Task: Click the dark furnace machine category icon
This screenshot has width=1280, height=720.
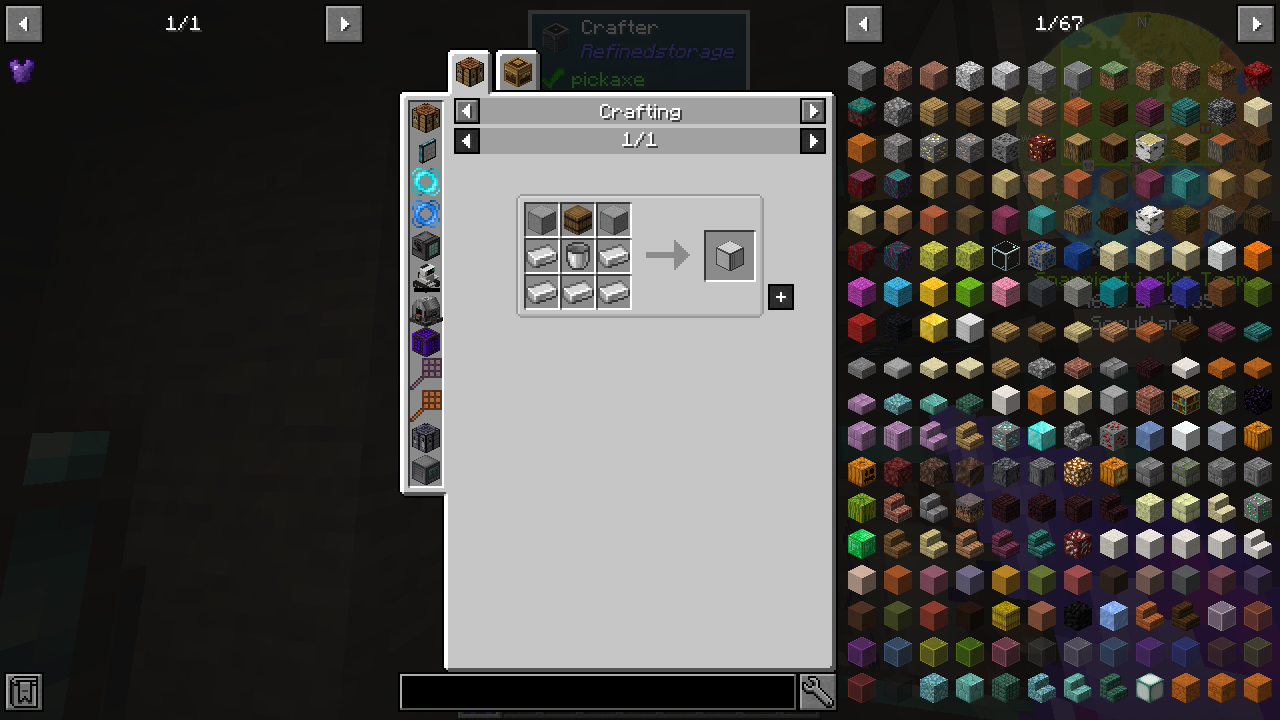Action: click(424, 245)
